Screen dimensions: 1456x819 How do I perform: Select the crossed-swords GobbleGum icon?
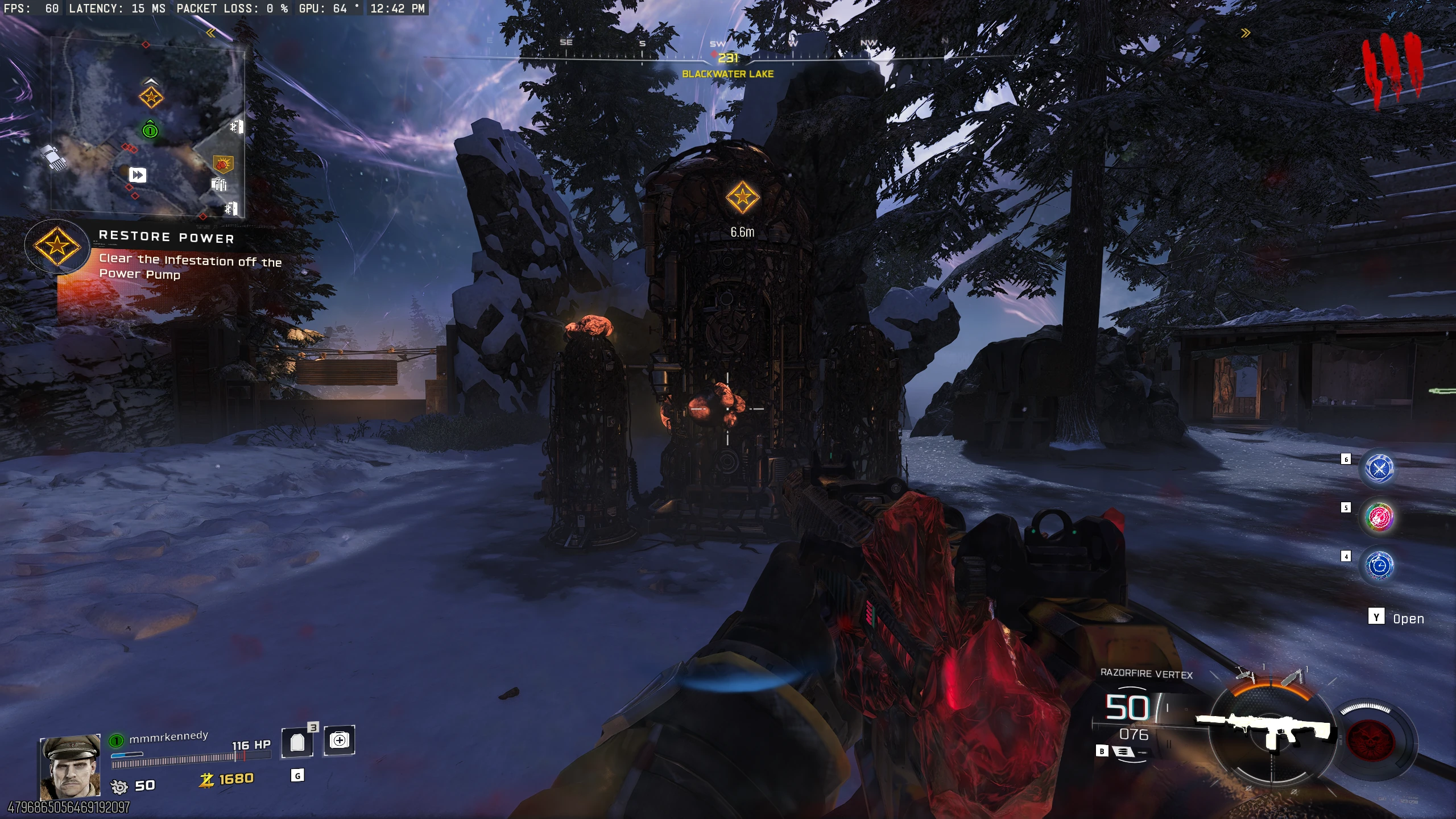1379,468
